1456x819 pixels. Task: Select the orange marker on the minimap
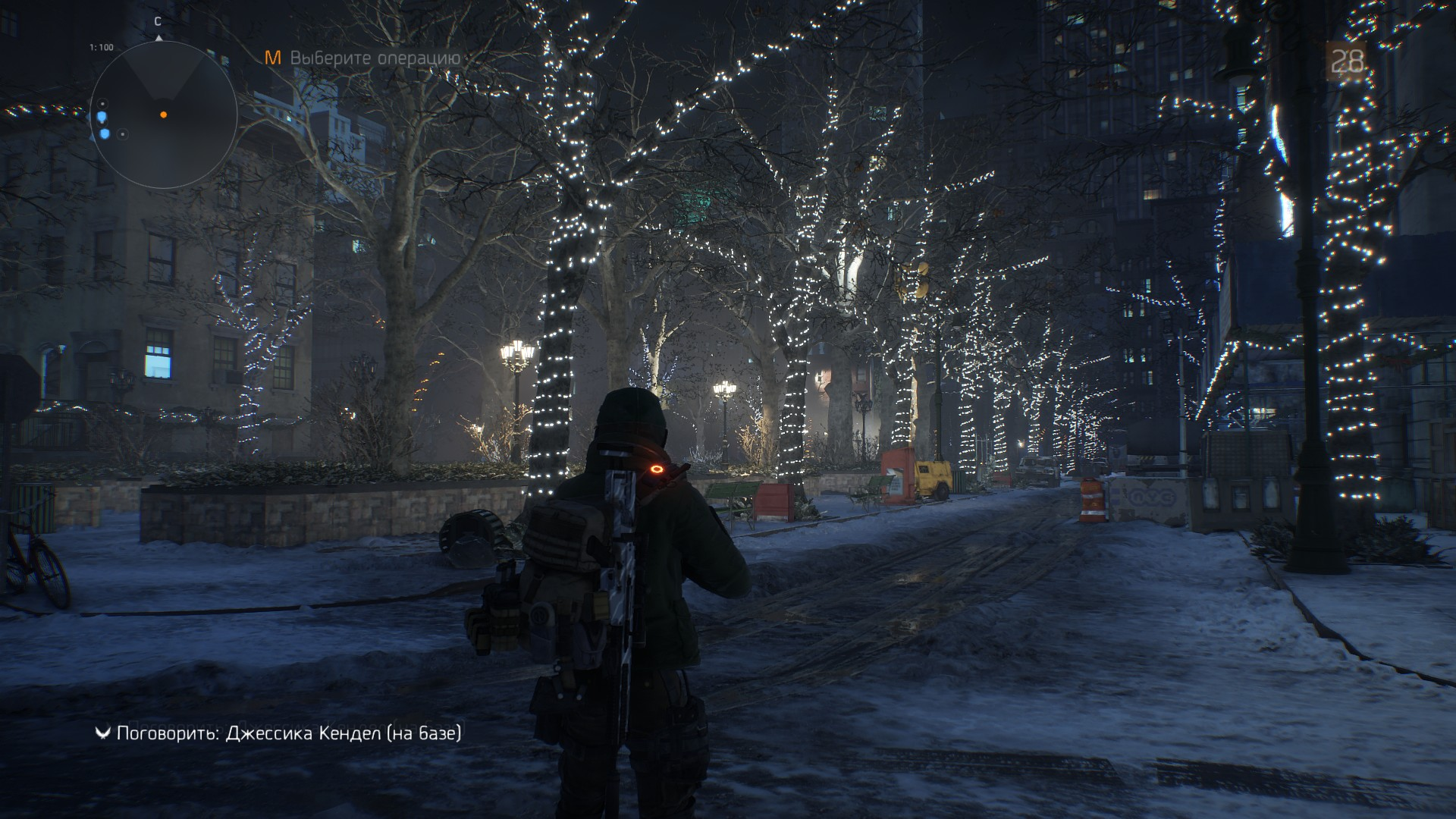[x=163, y=115]
